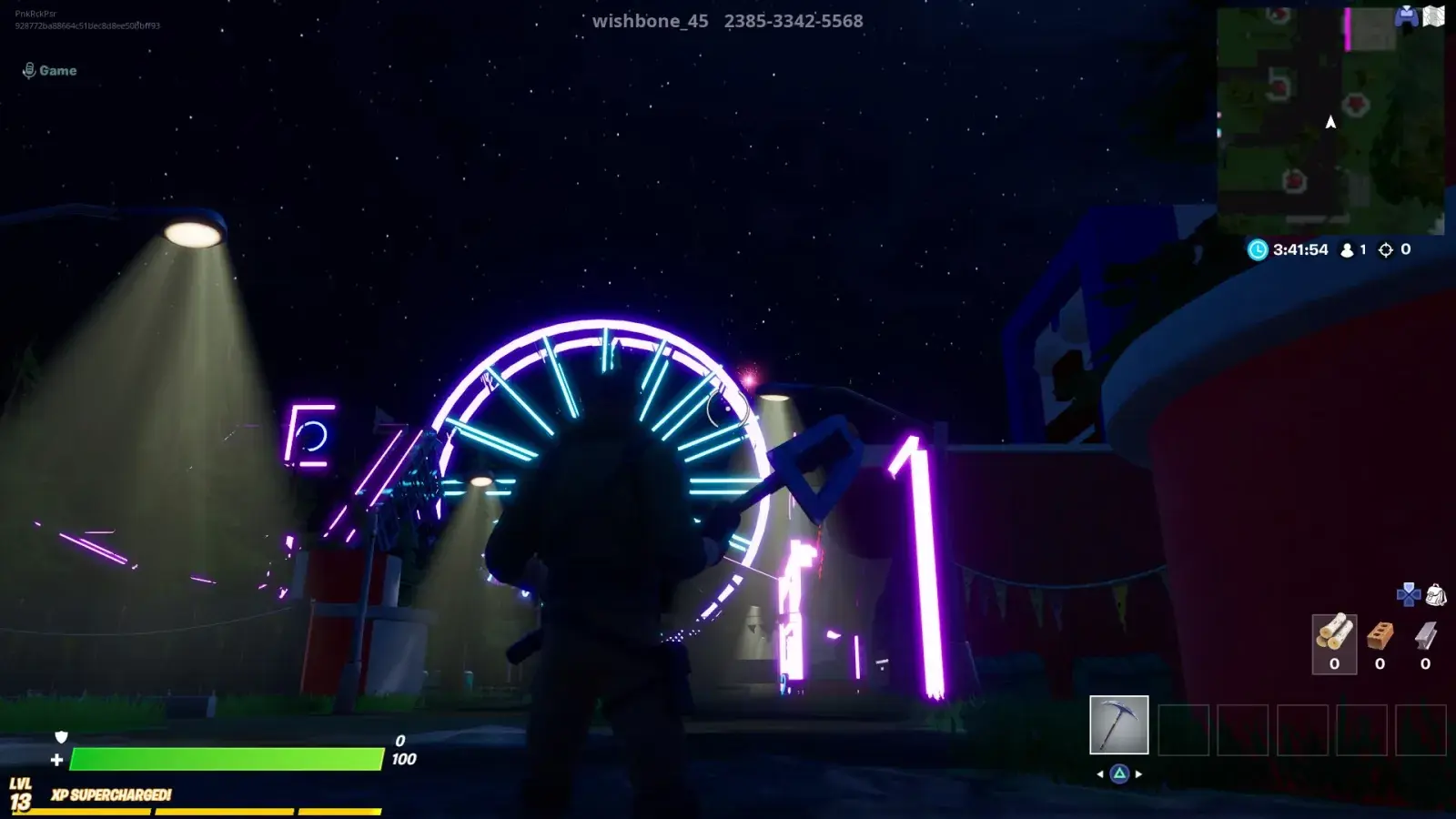Pick the metal beam material

pos(1425,634)
